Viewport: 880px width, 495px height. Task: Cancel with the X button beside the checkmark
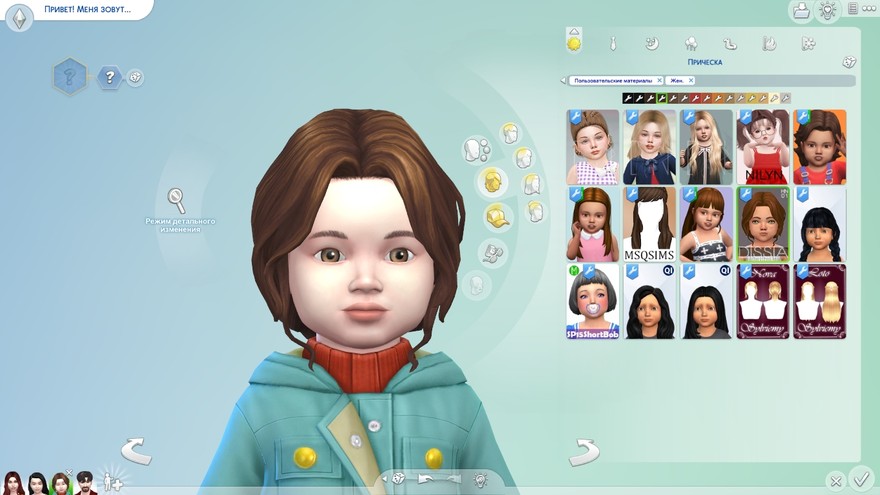click(836, 481)
